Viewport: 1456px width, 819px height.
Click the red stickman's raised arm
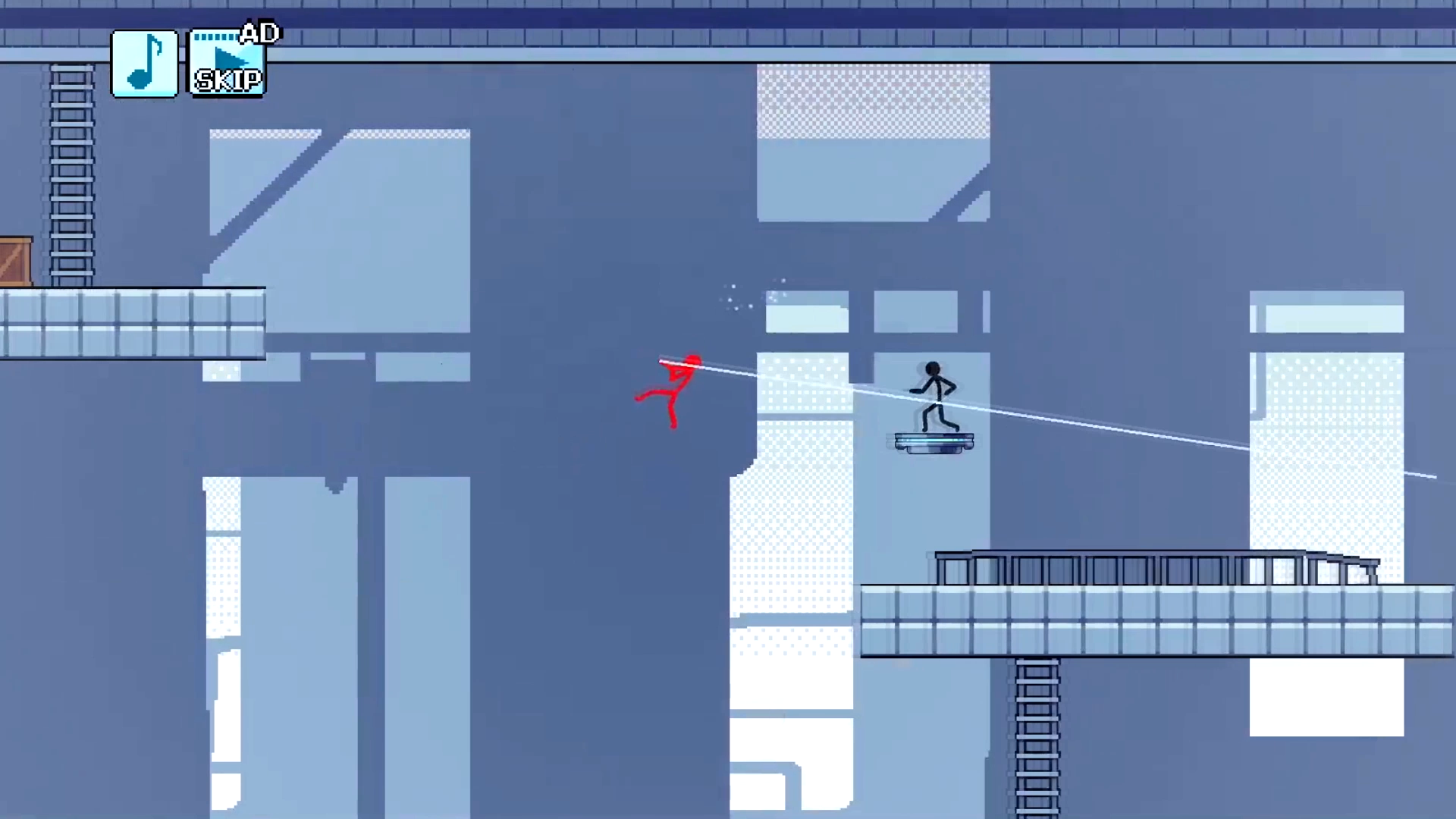[x=667, y=368]
